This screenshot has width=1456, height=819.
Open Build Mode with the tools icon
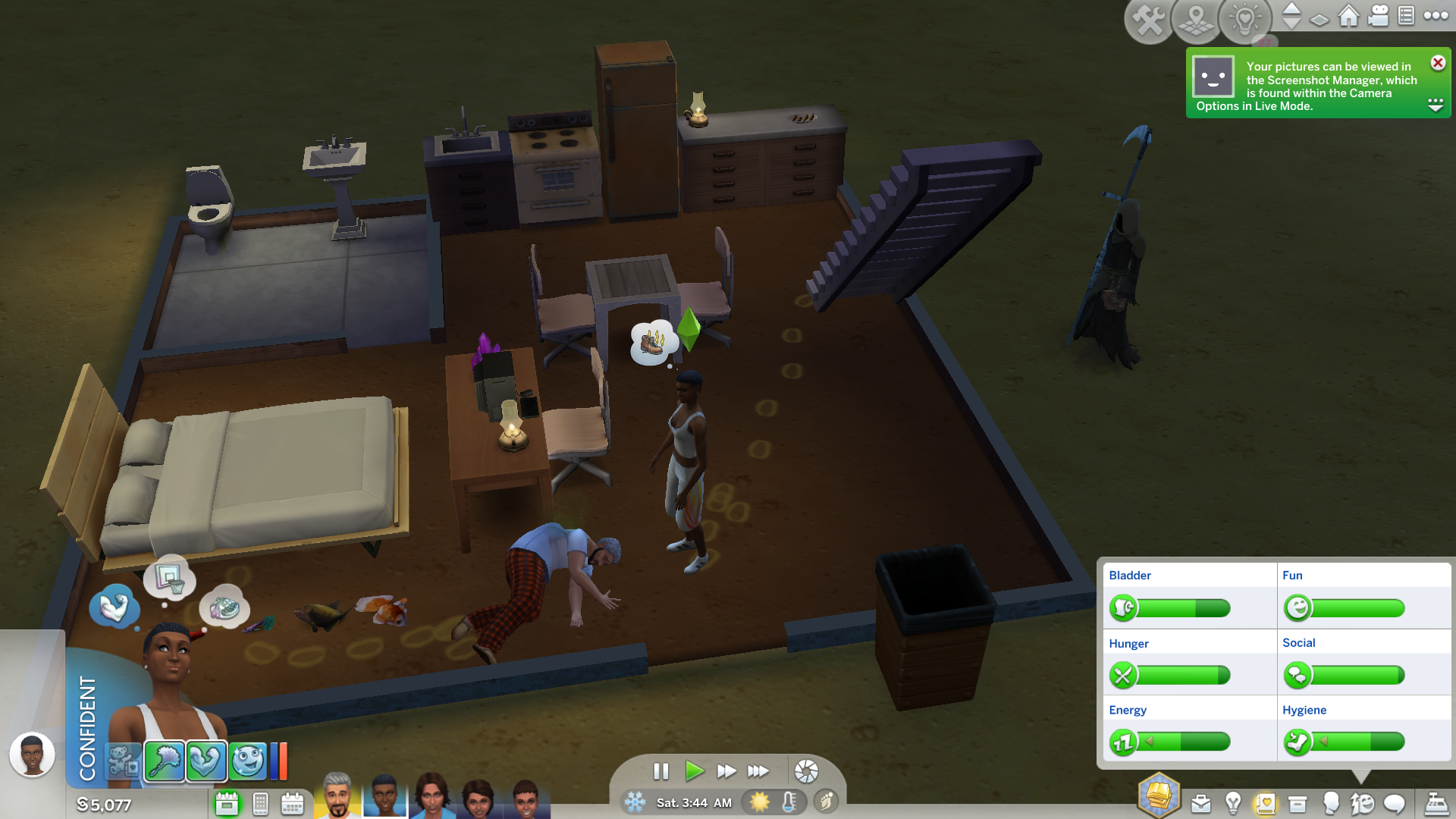(x=1149, y=20)
